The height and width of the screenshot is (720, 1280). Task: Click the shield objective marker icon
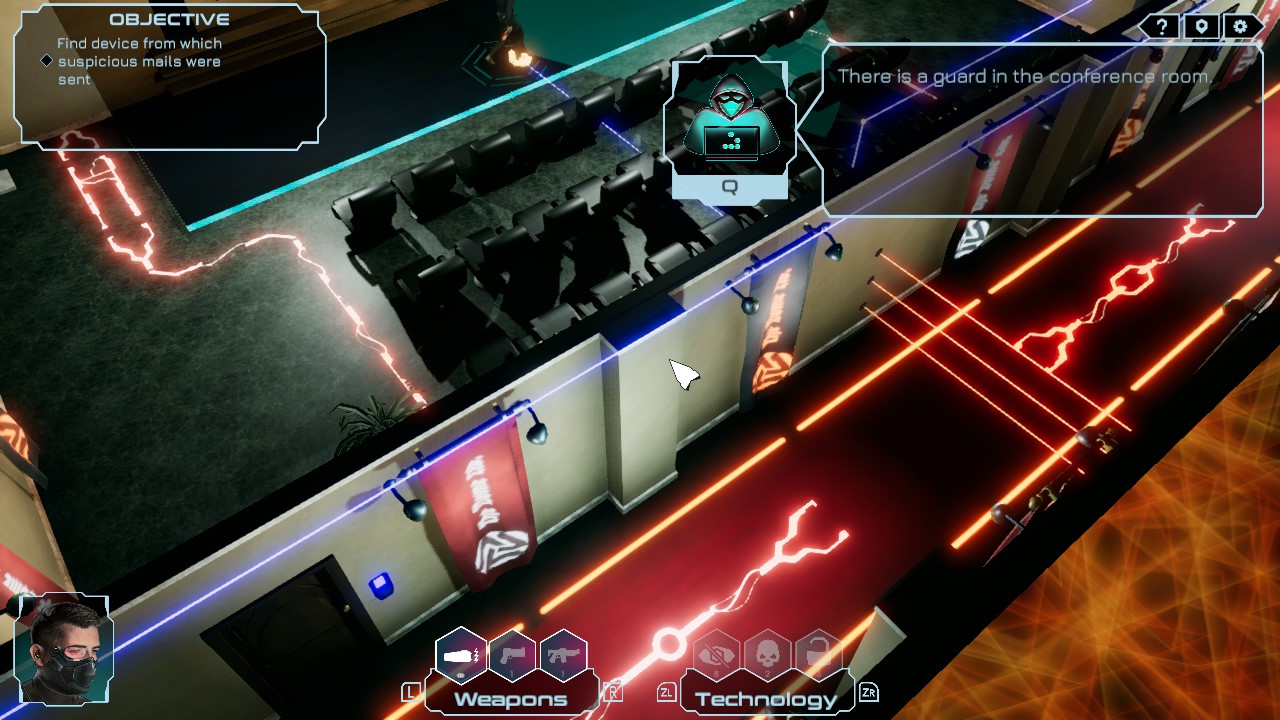[x=1200, y=26]
